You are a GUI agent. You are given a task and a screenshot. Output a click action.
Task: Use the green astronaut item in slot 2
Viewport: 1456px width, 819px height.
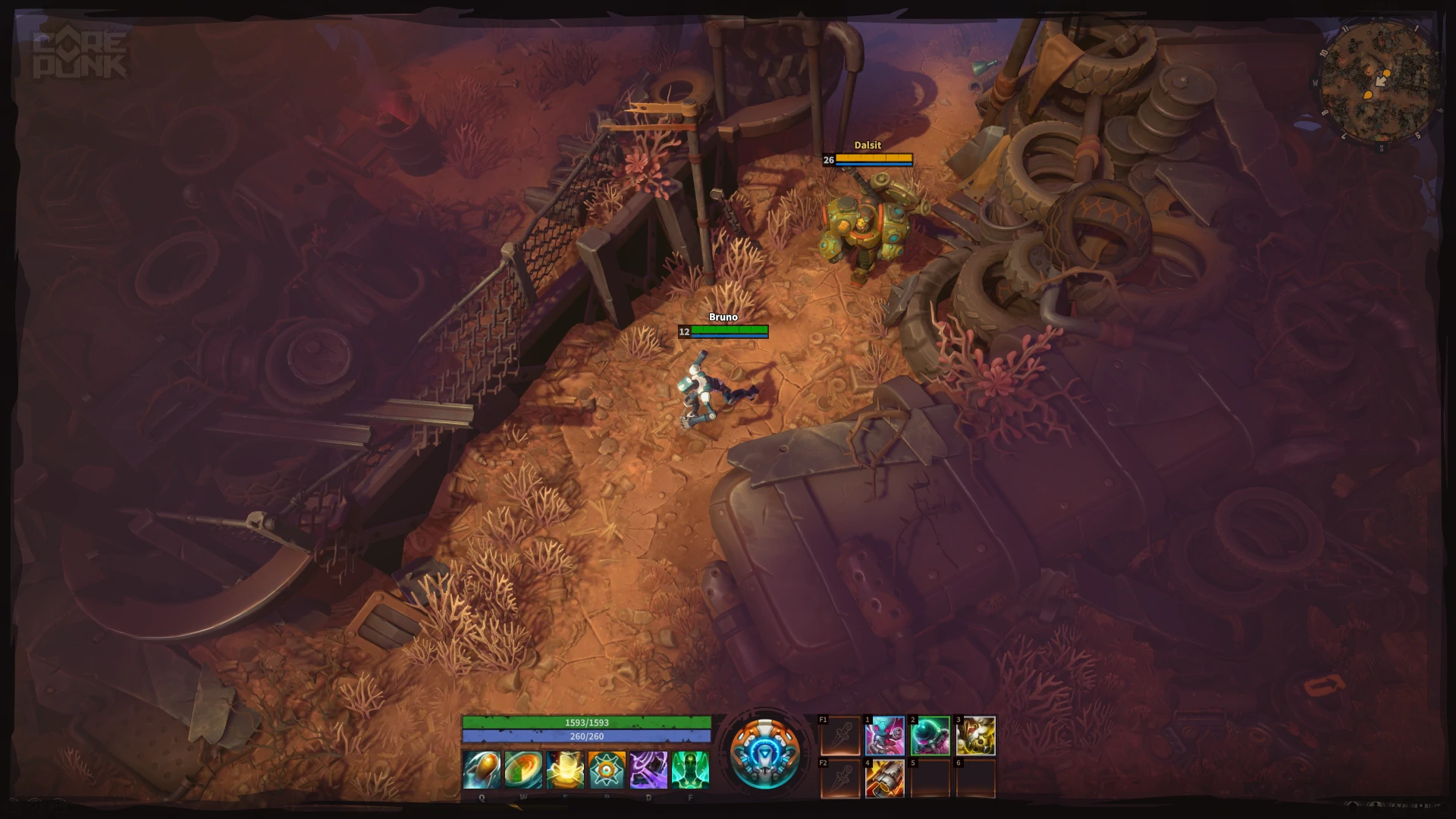pyautogui.click(x=929, y=734)
